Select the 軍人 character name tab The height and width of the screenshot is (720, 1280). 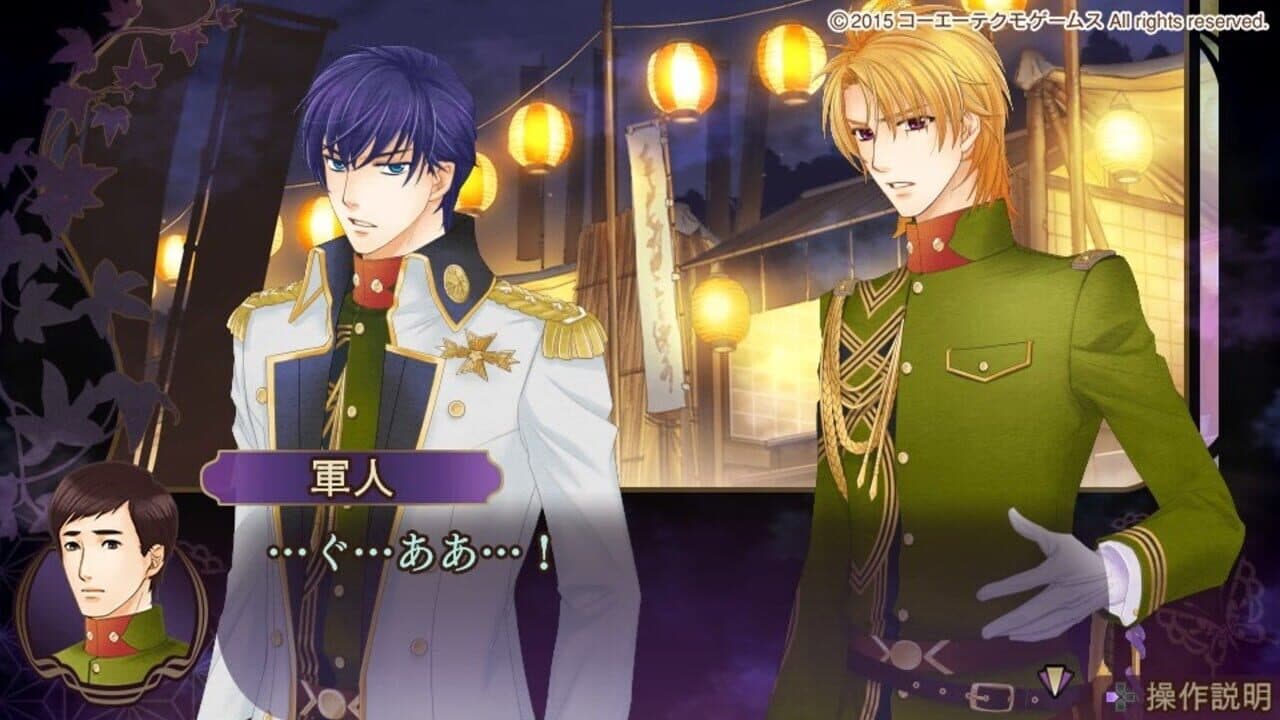pos(352,477)
